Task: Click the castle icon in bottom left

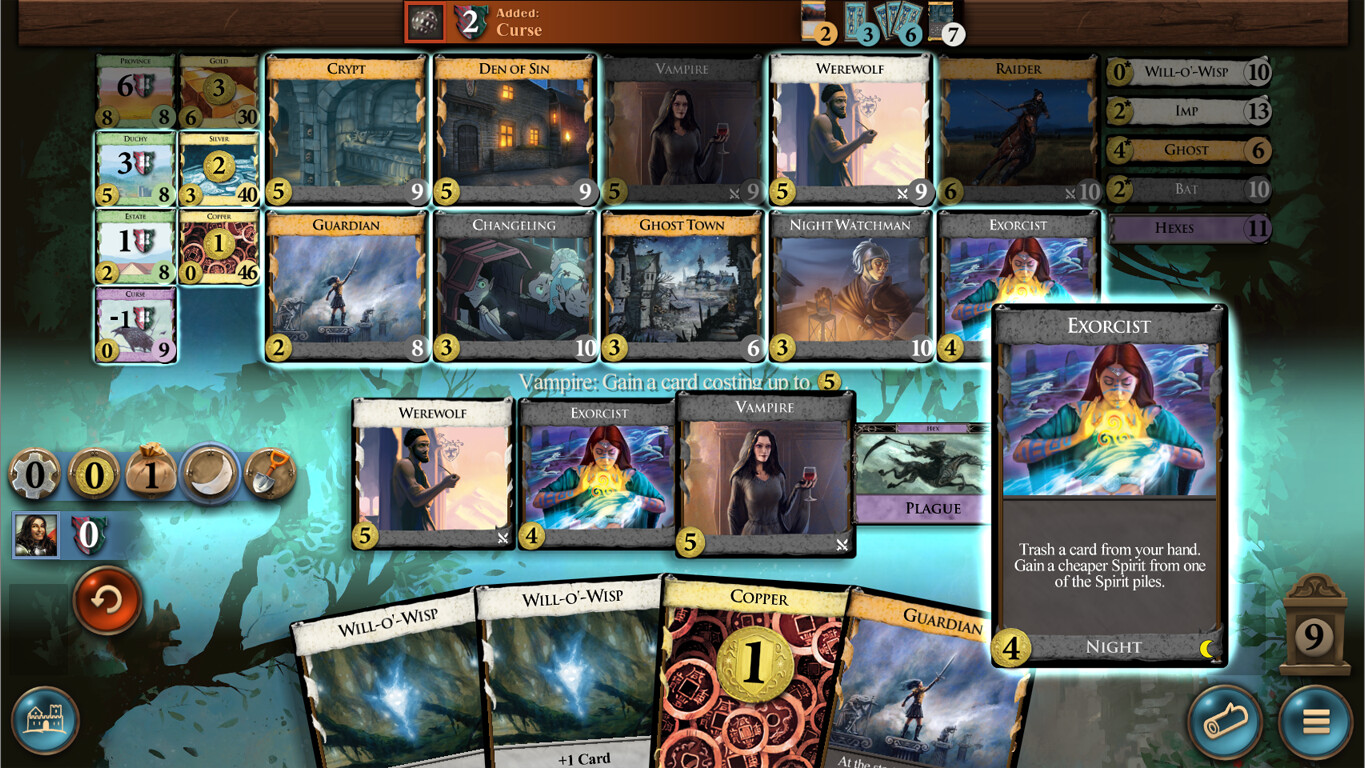Action: [44, 719]
